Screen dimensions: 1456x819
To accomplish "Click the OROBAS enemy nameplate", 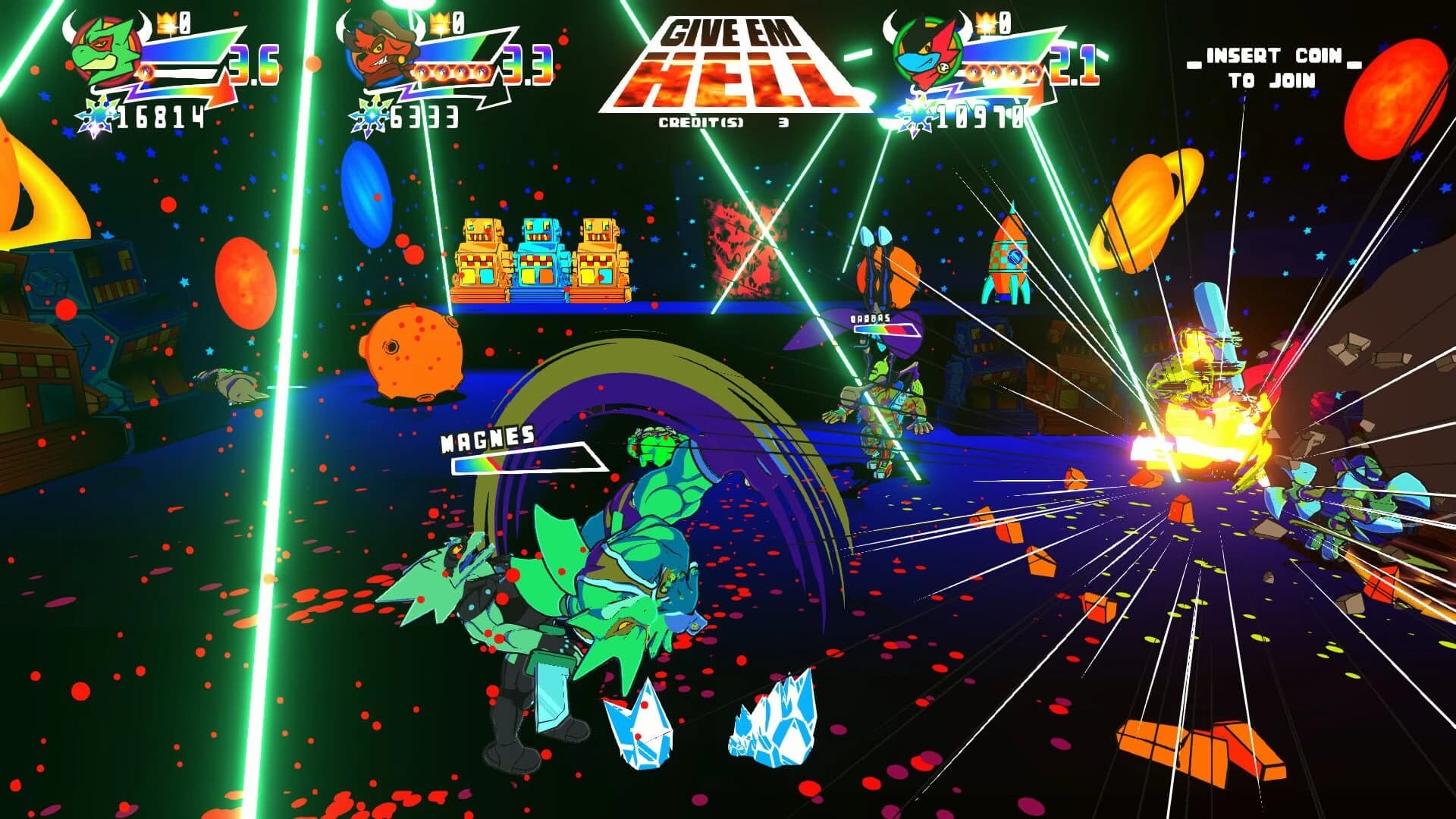I will click(869, 319).
